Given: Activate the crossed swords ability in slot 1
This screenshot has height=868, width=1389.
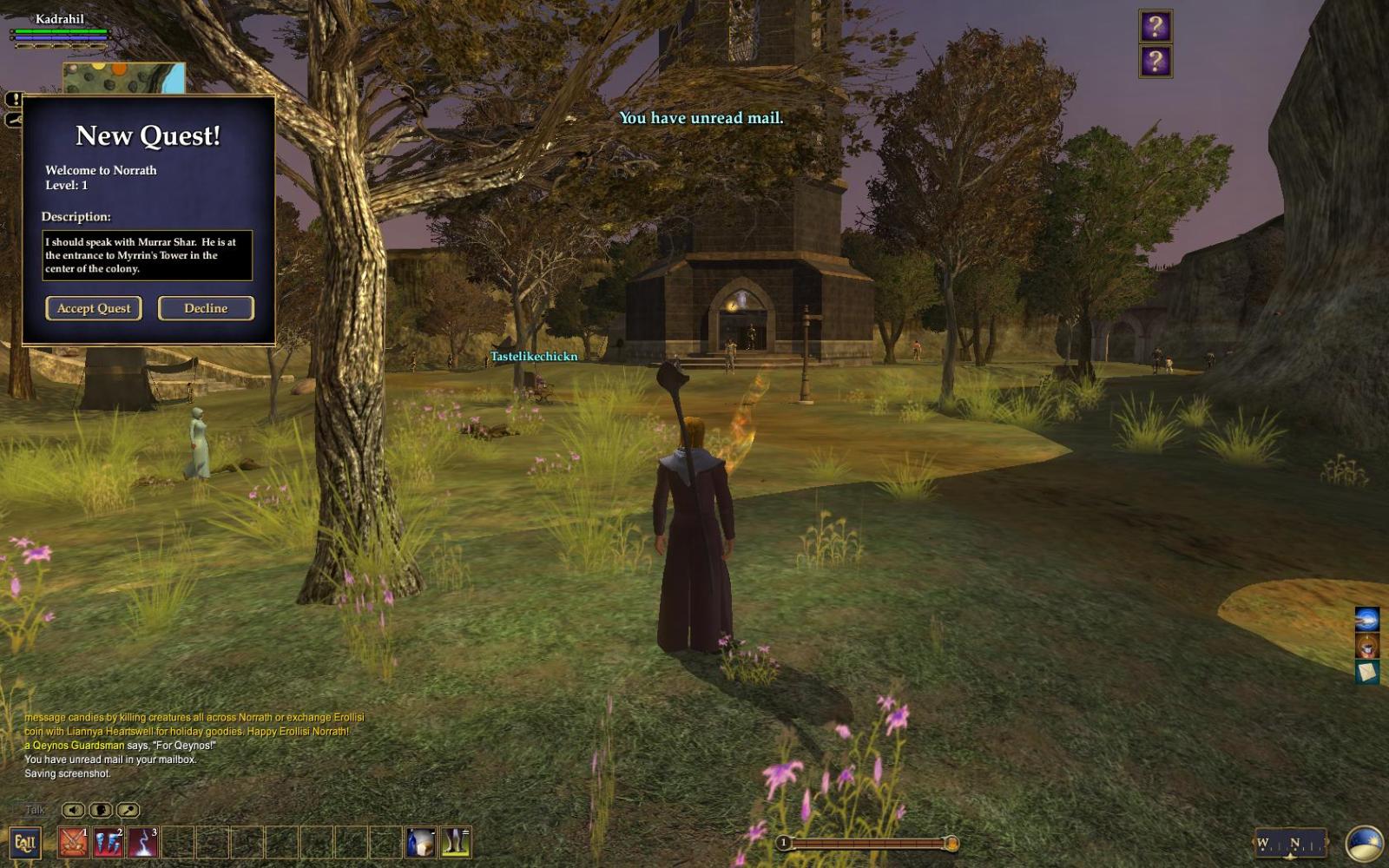Looking at the screenshot, I should [73, 842].
